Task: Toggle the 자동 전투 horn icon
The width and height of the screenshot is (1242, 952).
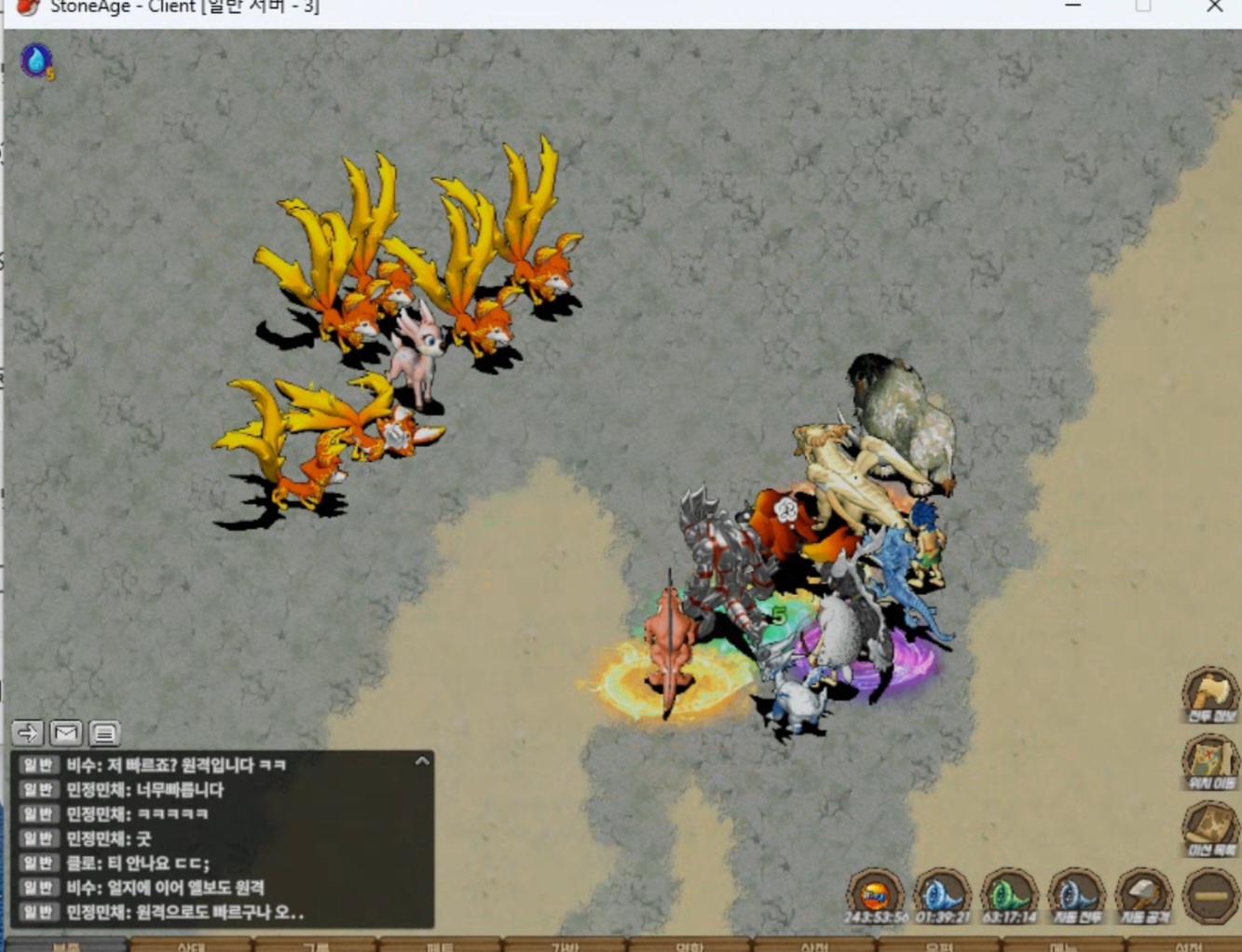Action: pyautogui.click(x=1076, y=895)
